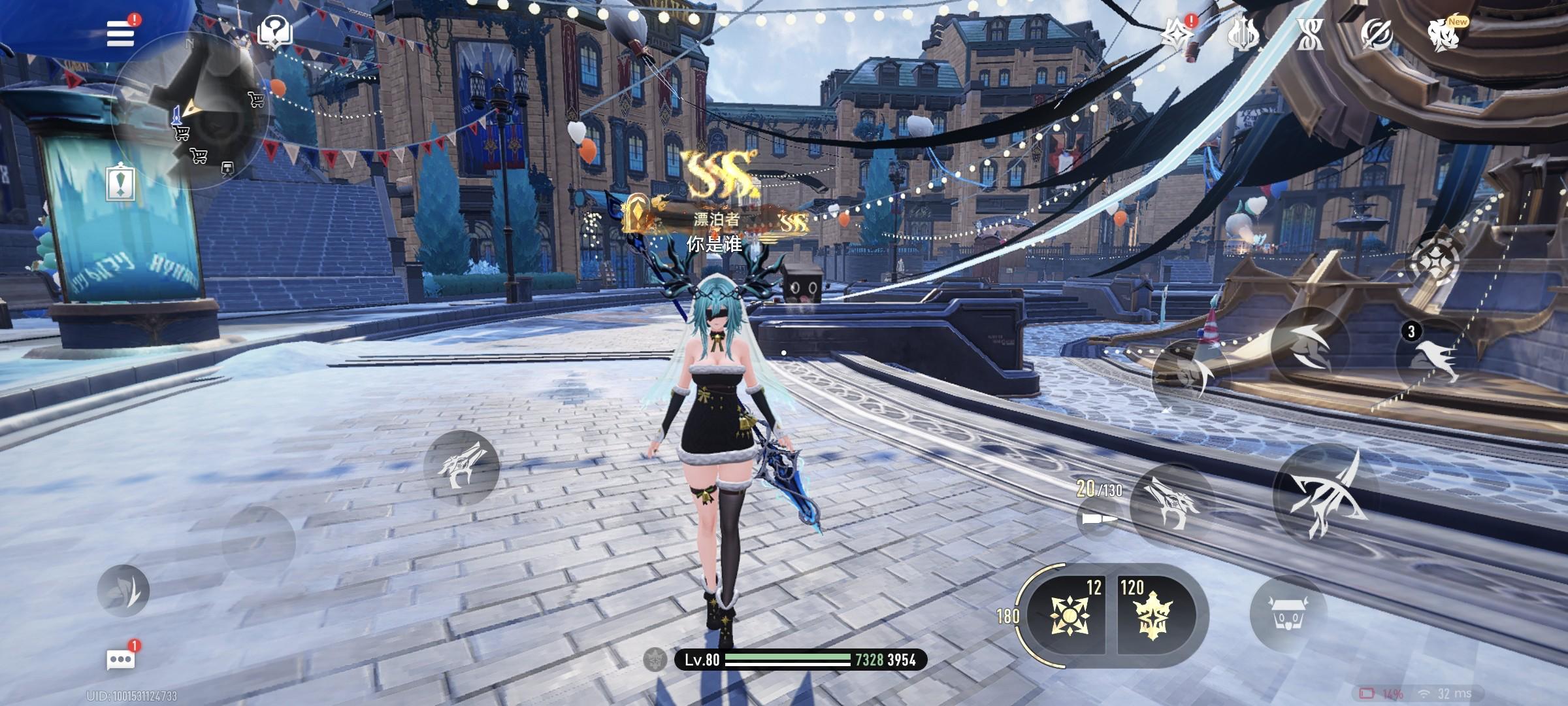Tap the leaf-shaped button at lower left
This screenshot has width=1568, height=706.
pos(123,591)
